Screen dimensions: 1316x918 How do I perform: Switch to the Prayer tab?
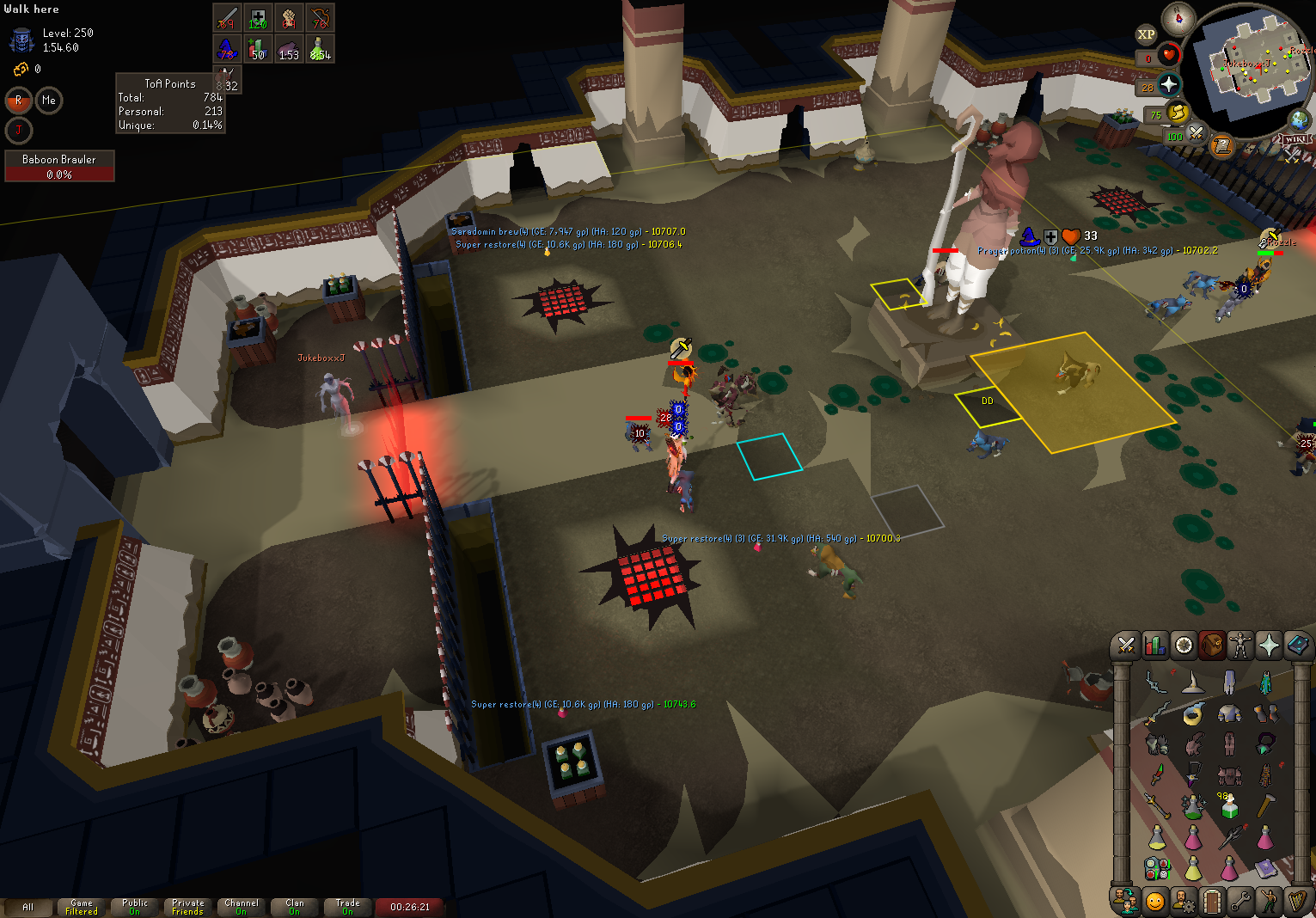pos(1269,645)
